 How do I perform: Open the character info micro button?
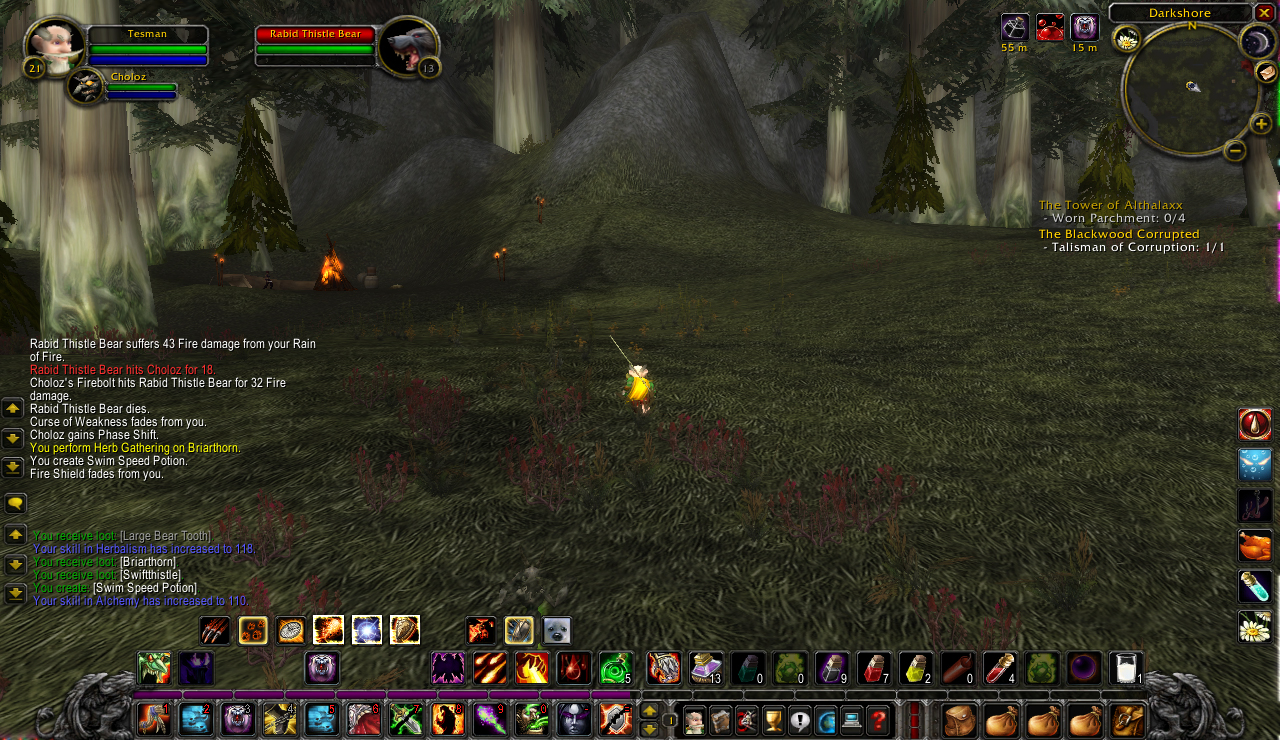[x=694, y=719]
